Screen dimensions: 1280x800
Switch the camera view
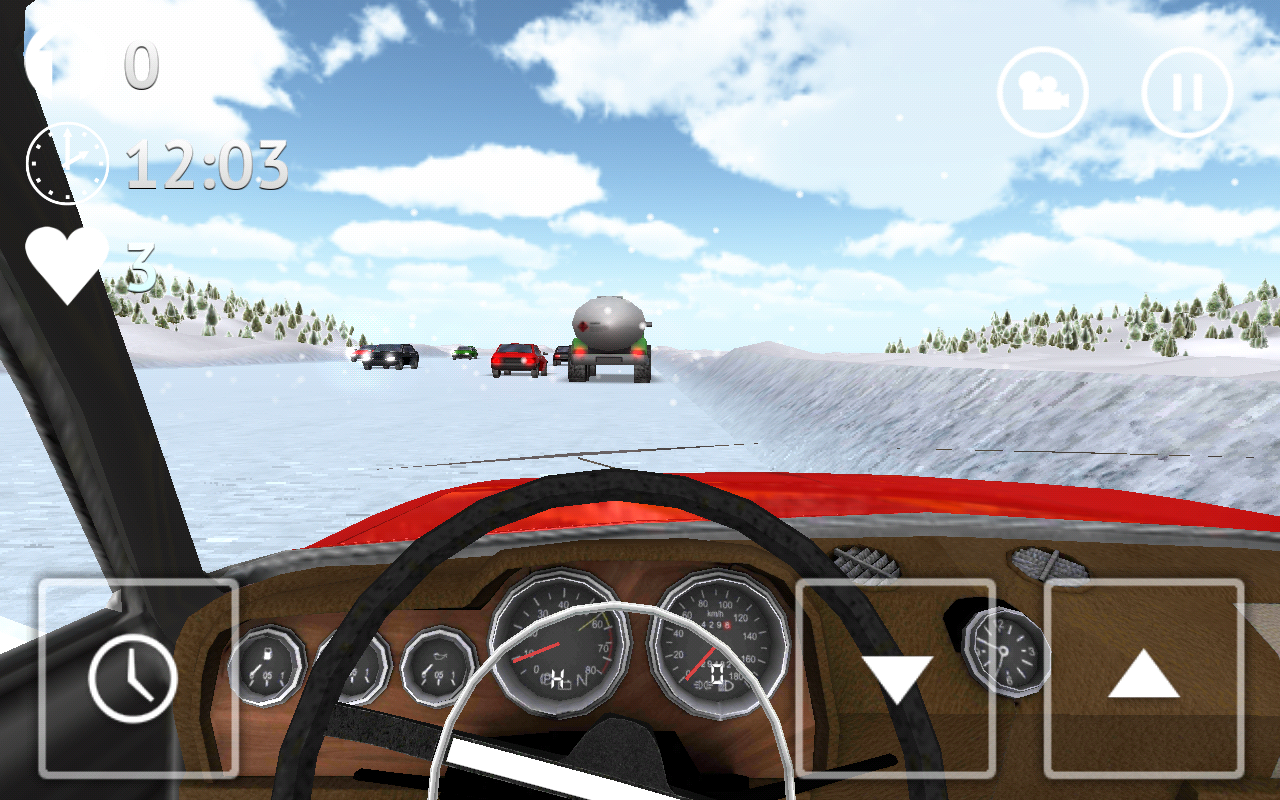click(x=1042, y=92)
